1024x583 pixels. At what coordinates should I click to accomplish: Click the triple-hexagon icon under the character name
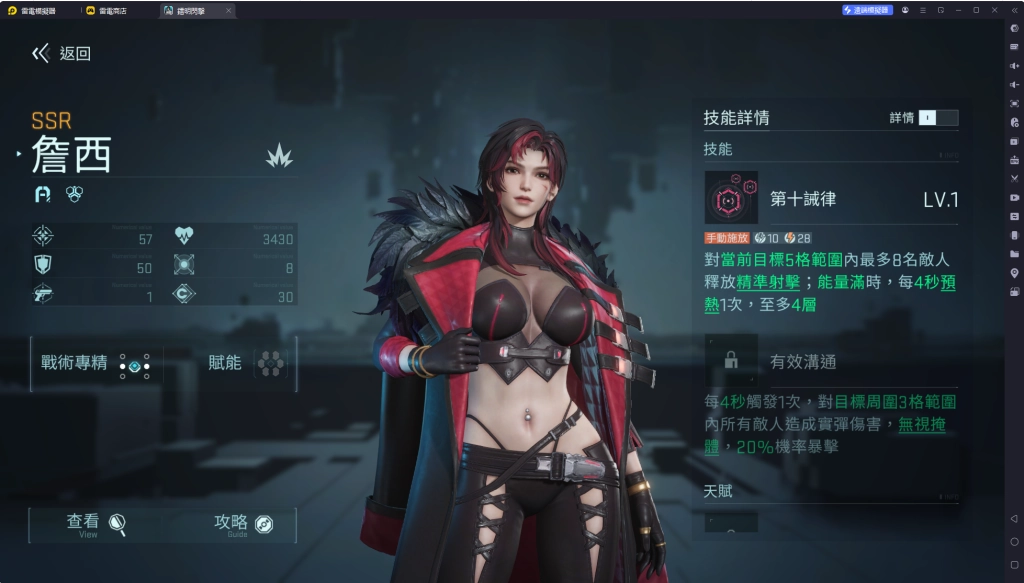point(74,194)
